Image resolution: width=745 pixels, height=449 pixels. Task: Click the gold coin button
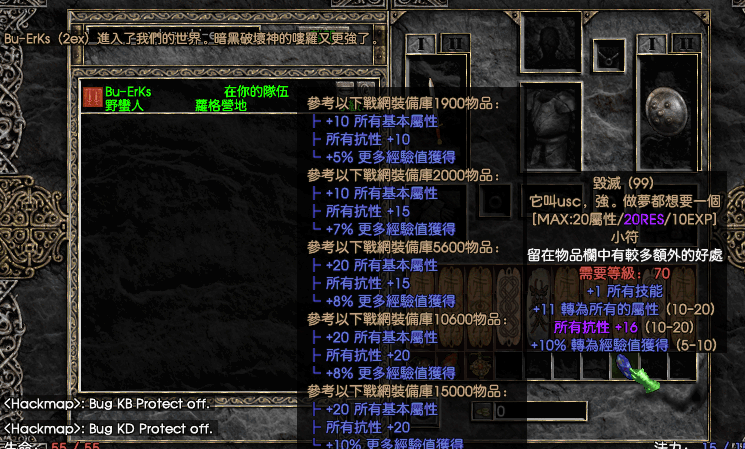(x=481, y=410)
